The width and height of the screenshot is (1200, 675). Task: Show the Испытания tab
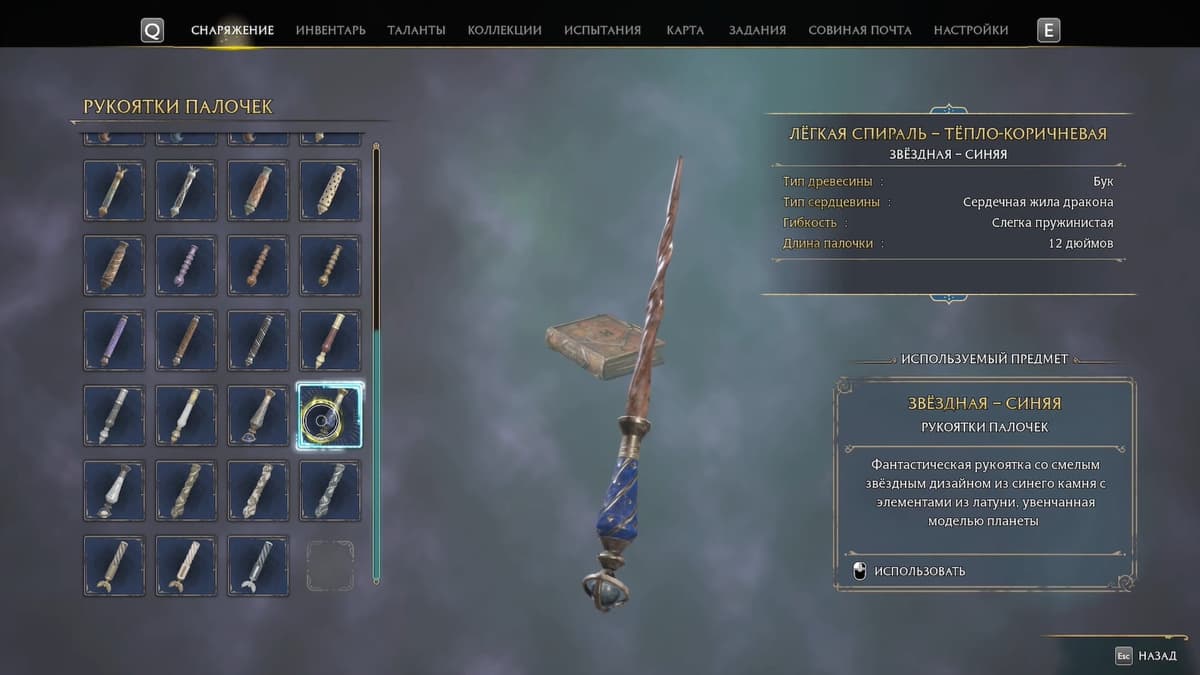tap(602, 30)
